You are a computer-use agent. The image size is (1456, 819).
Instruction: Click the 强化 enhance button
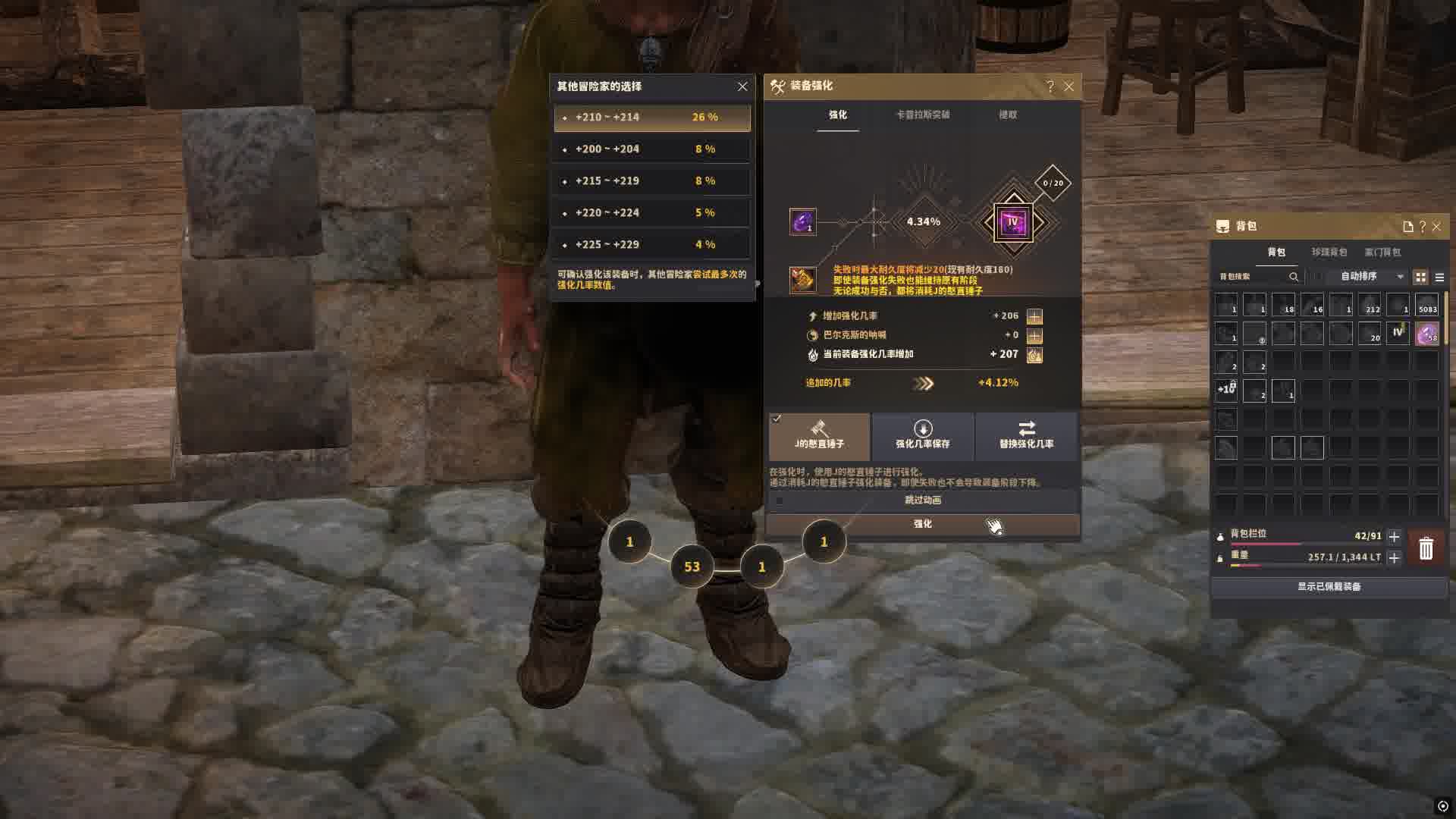click(922, 524)
